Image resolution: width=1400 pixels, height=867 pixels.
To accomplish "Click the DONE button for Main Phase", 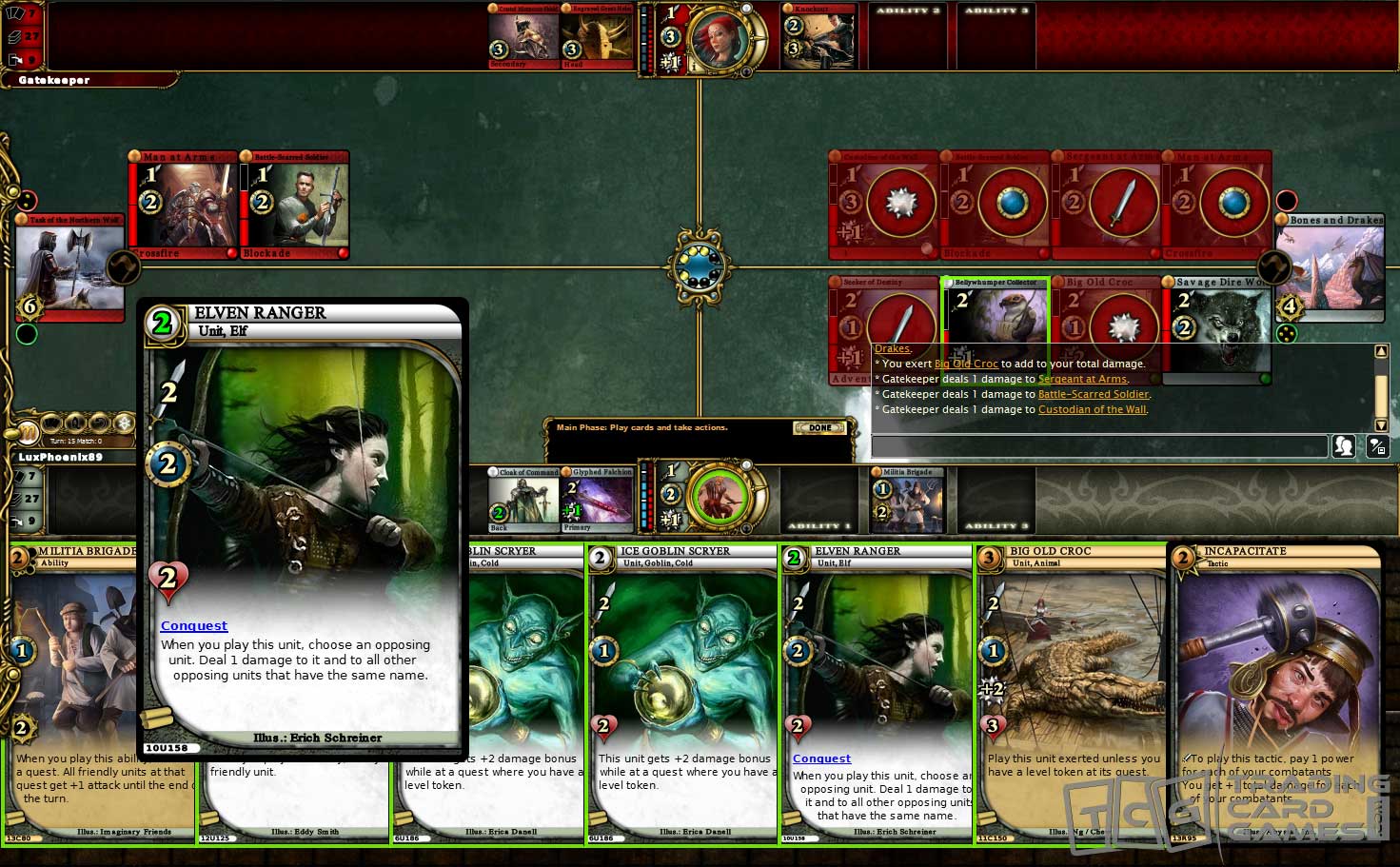I will coord(819,428).
